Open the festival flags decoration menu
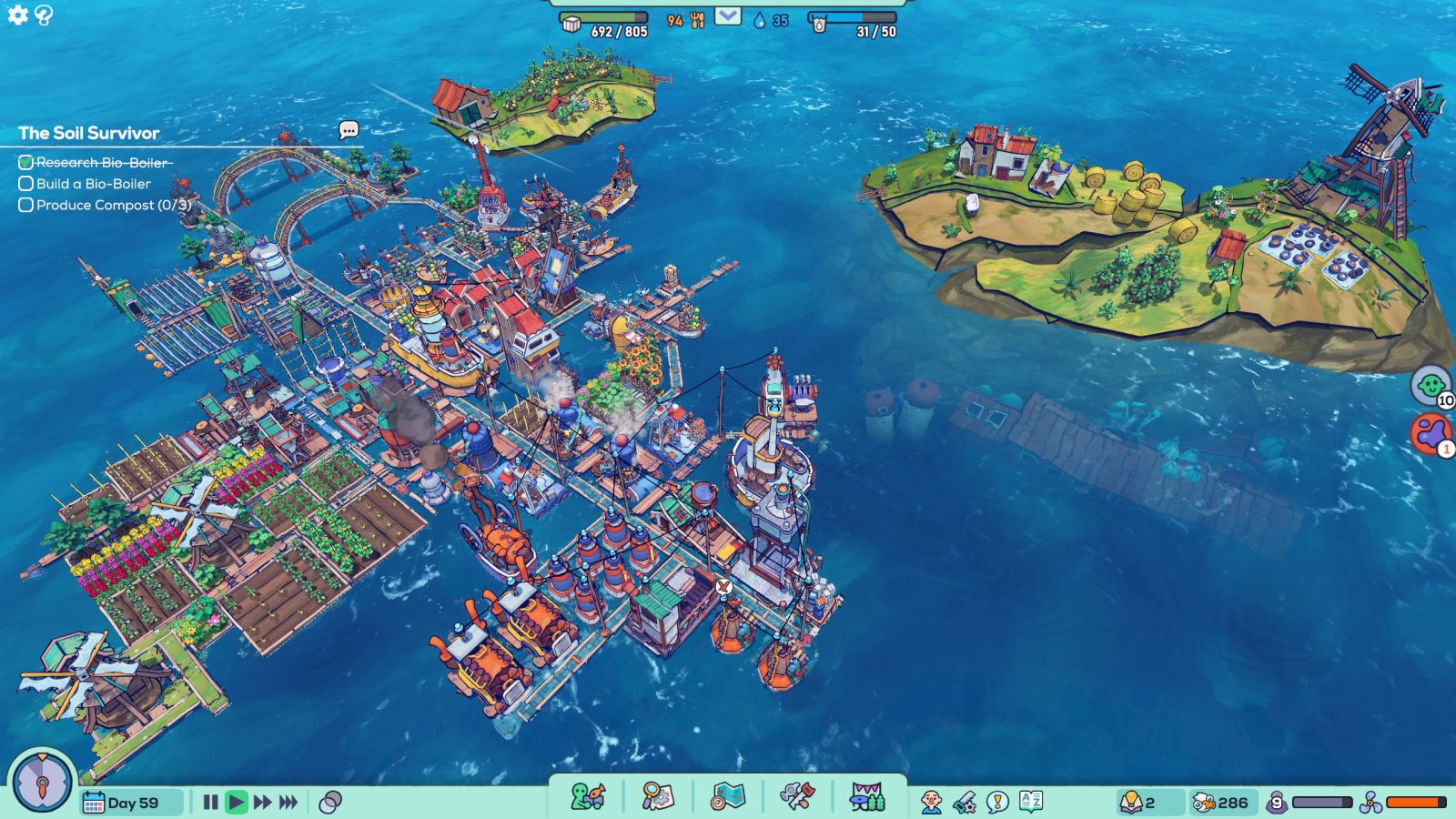 (x=867, y=797)
